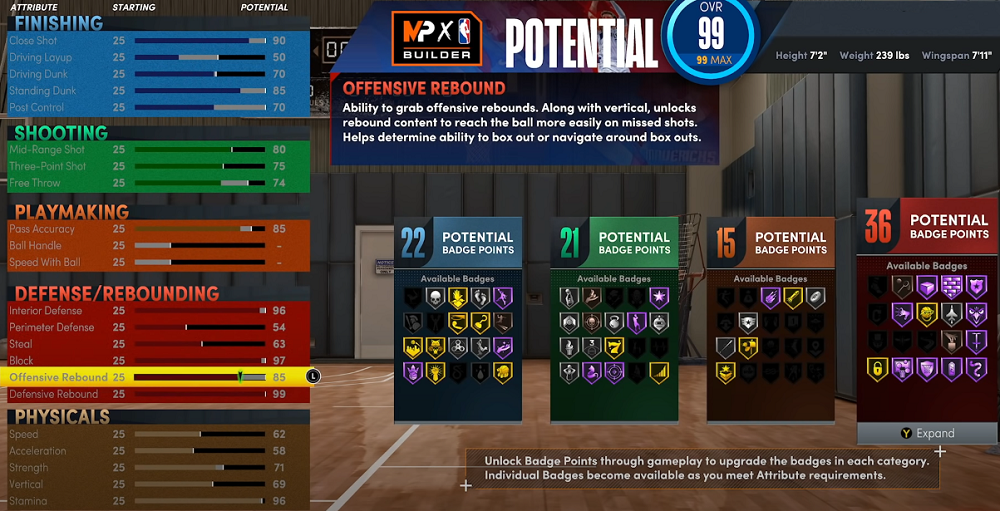Select the Close Shot attribute row

[150, 41]
